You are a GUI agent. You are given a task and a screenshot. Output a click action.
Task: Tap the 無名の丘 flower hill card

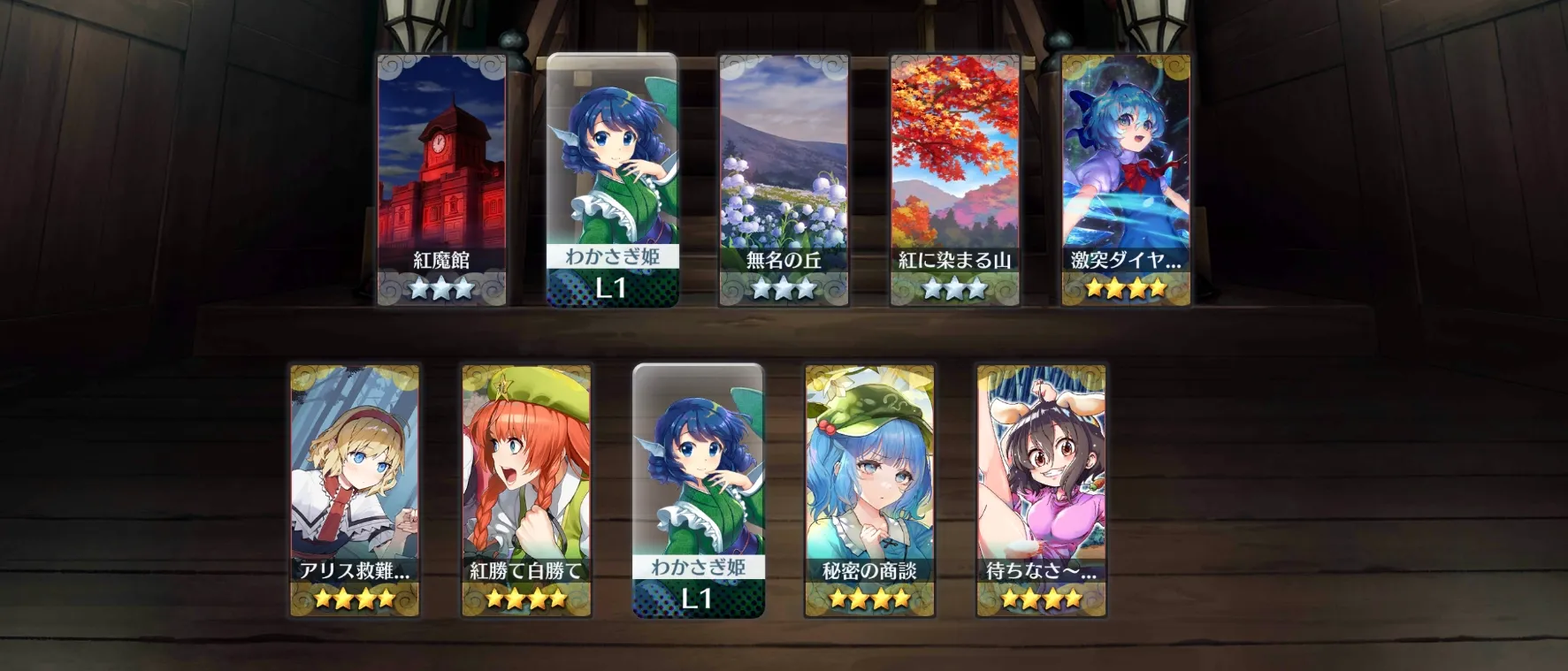784,179
